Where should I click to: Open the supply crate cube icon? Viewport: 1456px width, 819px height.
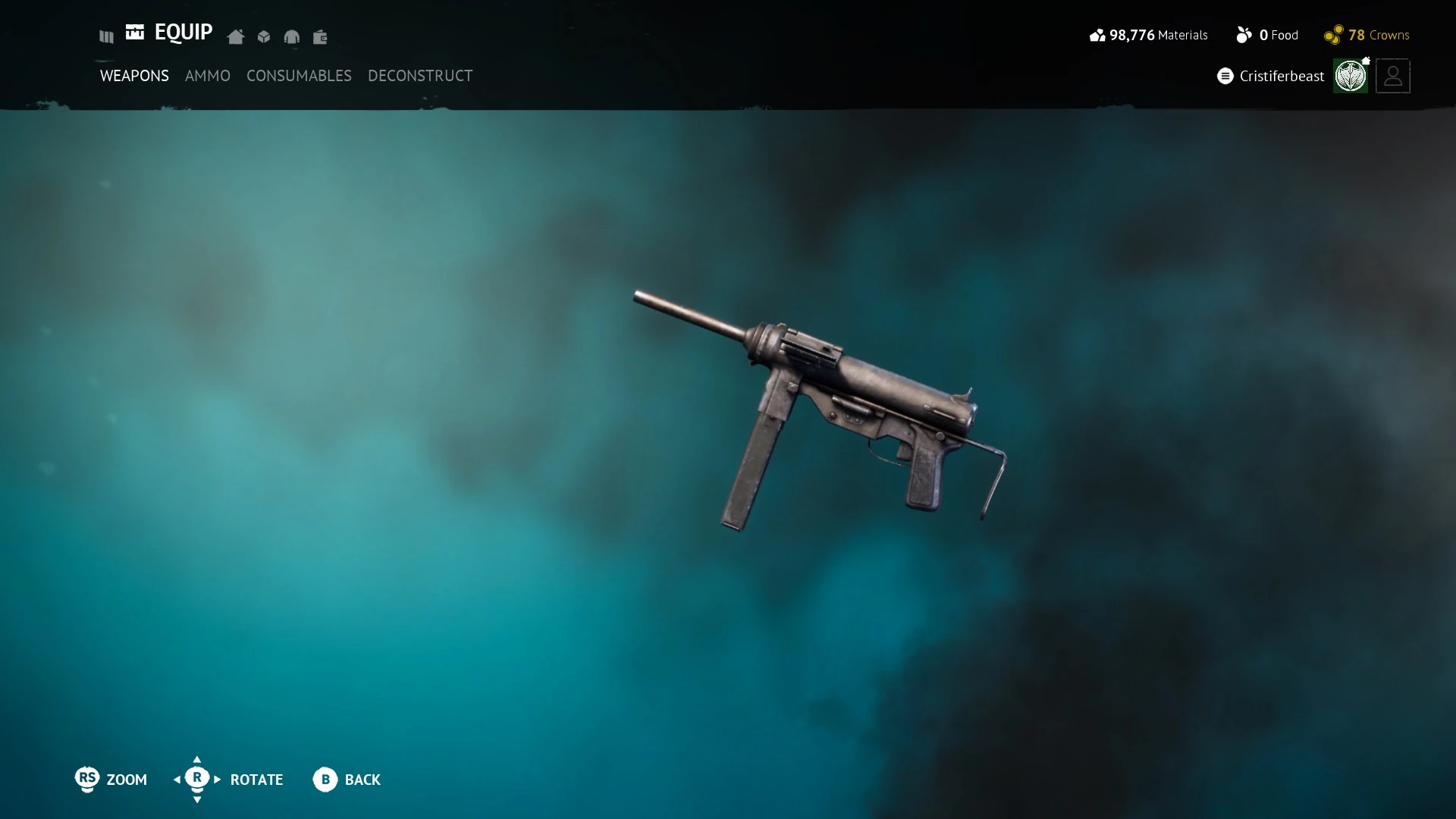point(263,36)
